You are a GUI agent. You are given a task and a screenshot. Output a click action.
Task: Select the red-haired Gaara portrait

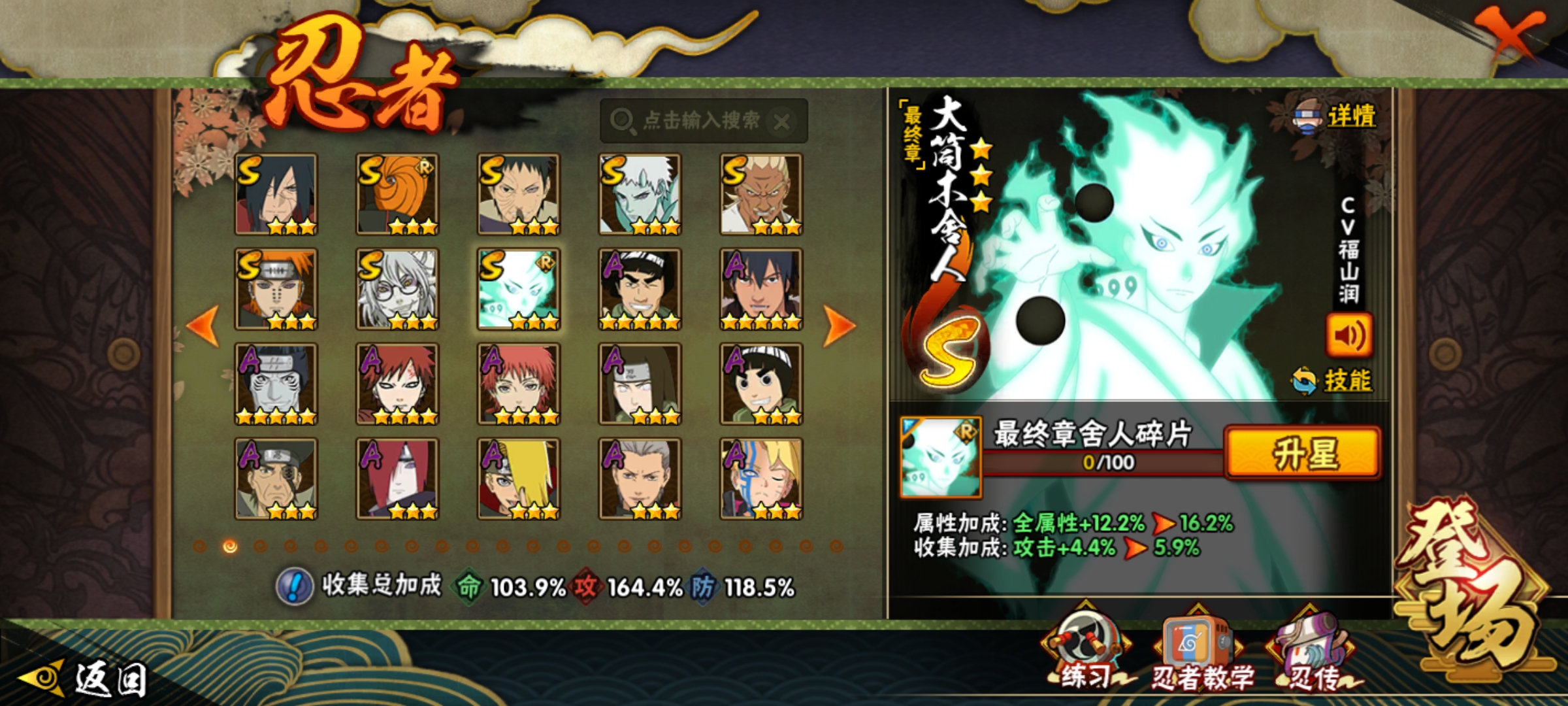point(397,384)
